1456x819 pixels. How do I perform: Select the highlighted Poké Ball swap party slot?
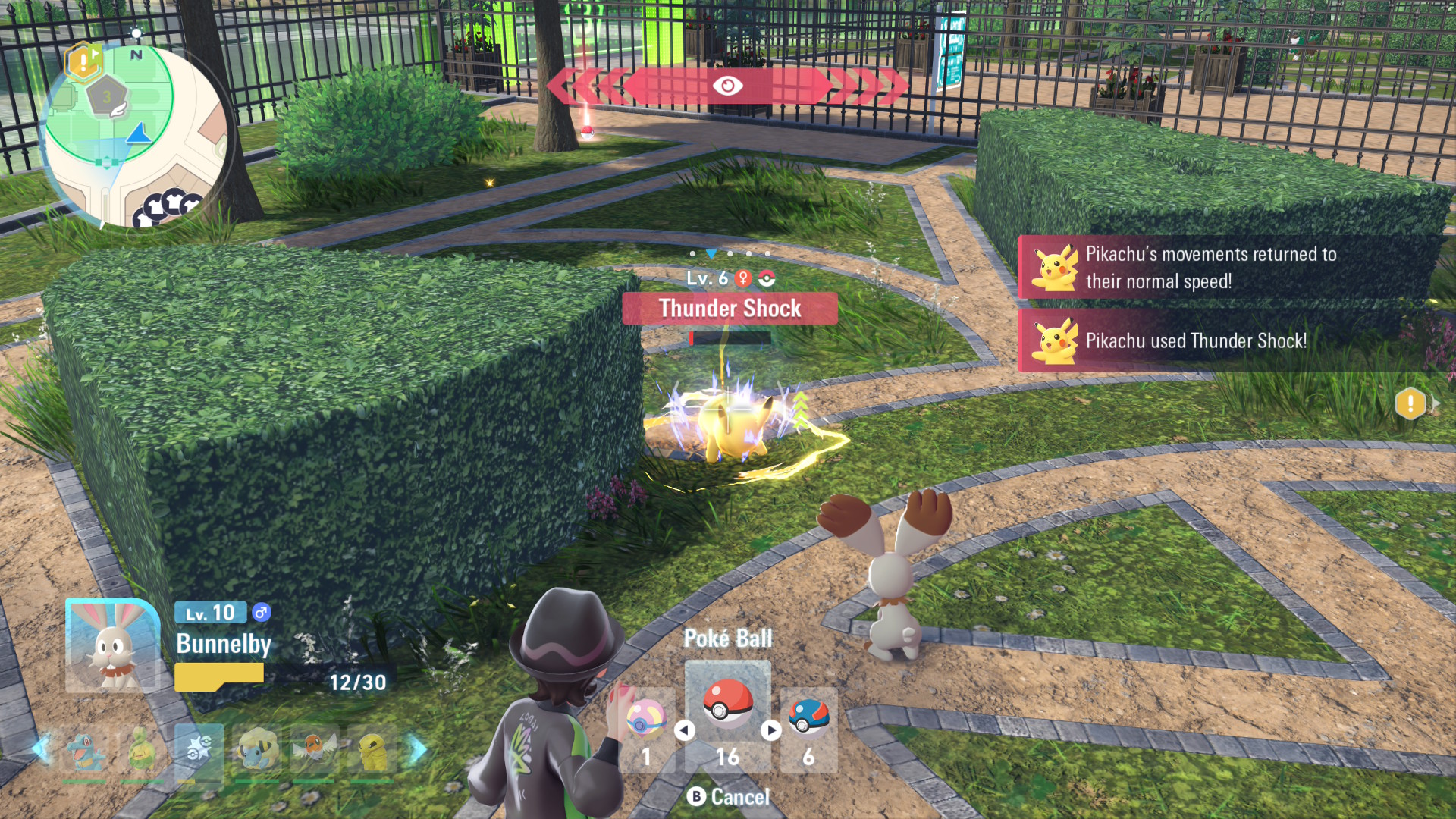[x=199, y=752]
